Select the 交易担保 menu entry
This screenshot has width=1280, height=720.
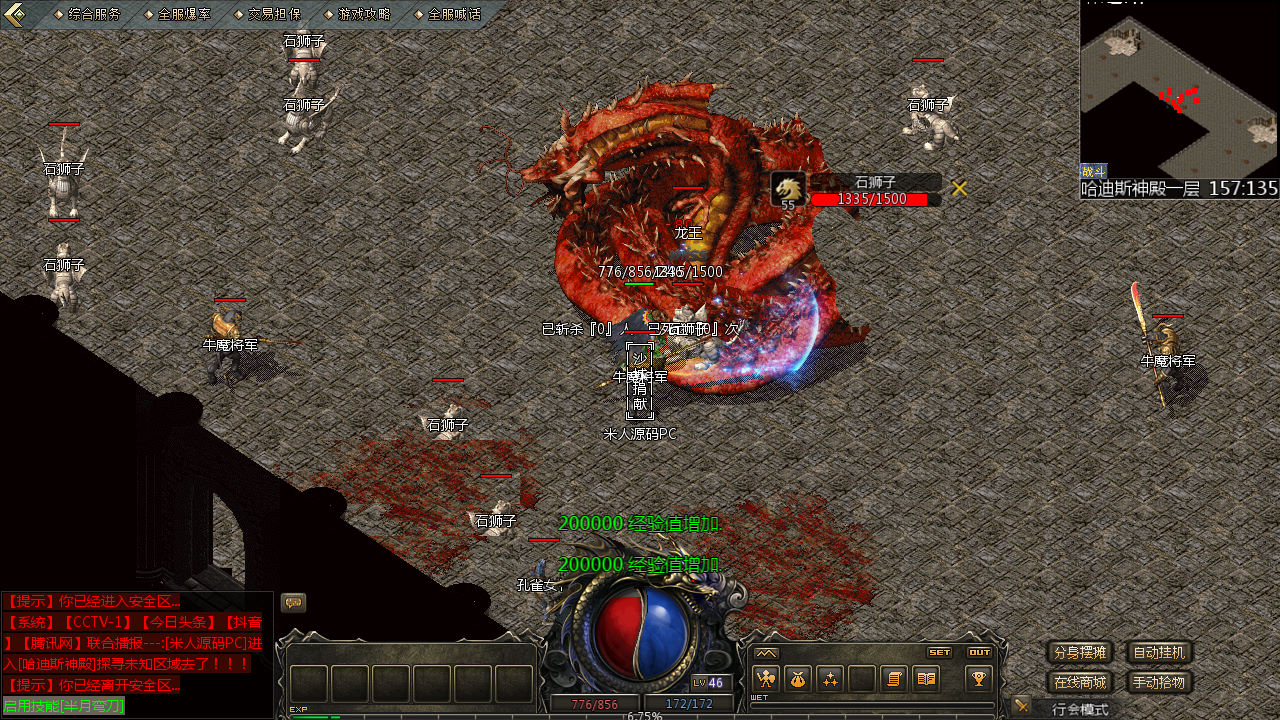274,14
